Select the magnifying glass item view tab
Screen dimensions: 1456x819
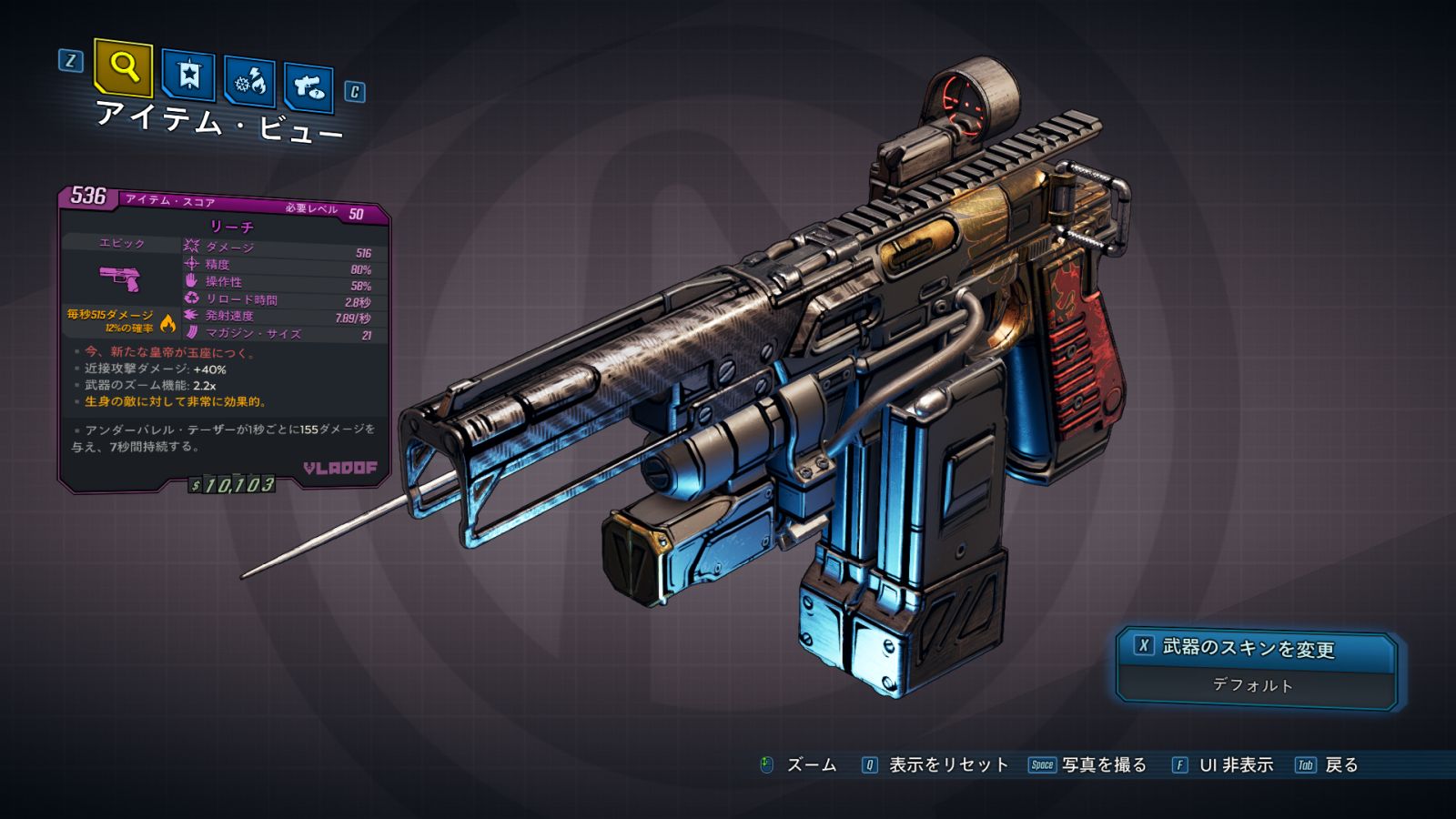[123, 67]
